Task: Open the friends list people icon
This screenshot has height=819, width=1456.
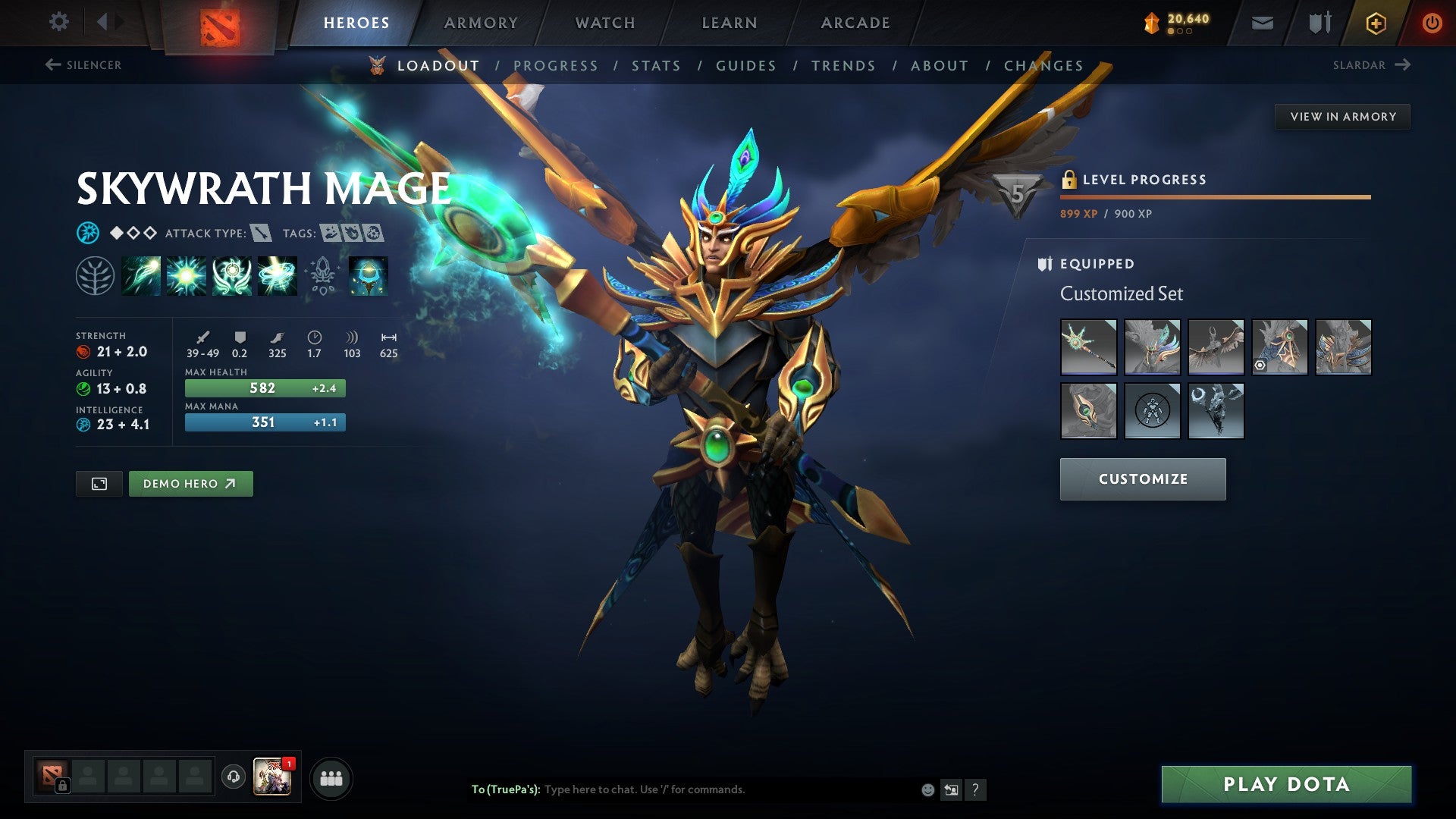Action: point(331,777)
